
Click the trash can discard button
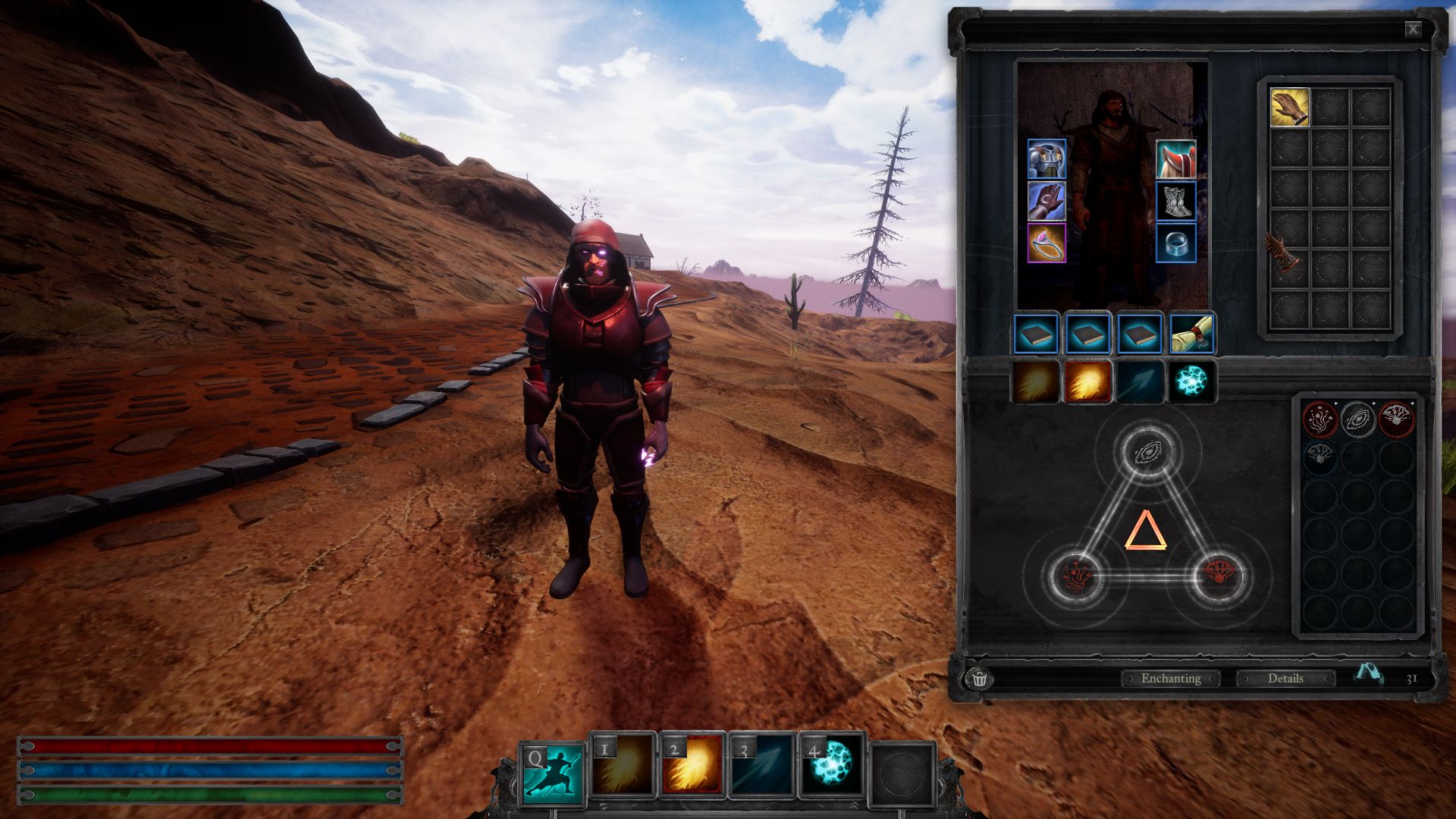click(x=979, y=678)
